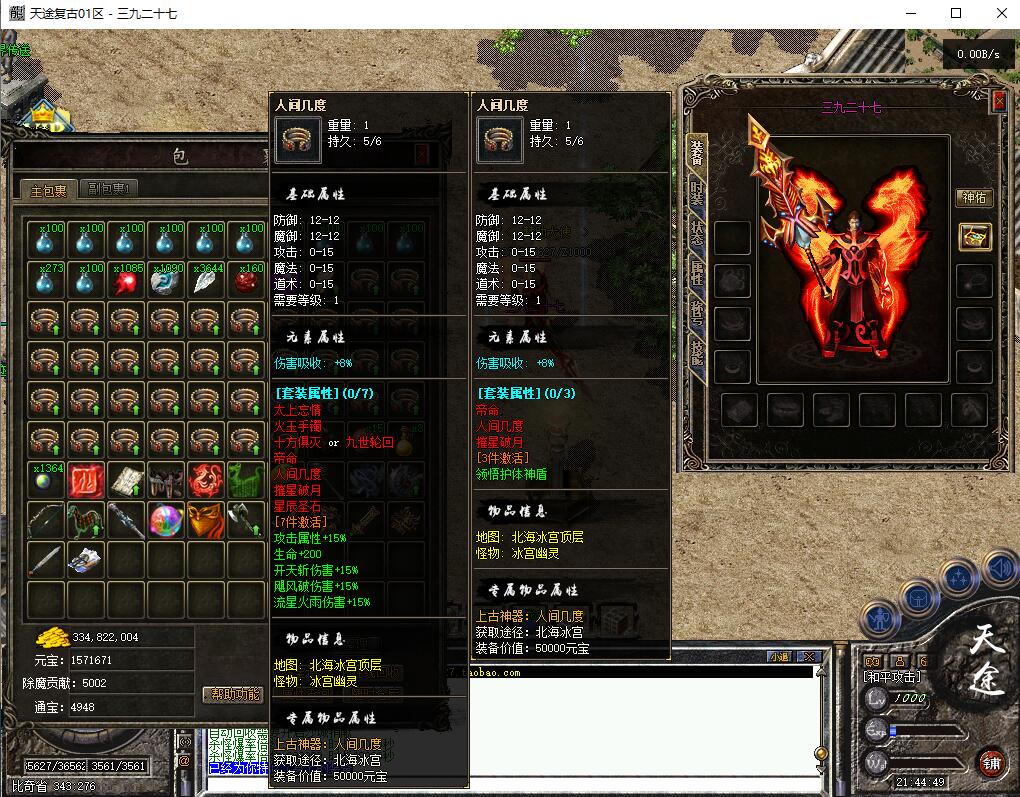Select the 主包裹 main bag tab
The image size is (1020, 797).
tap(48, 189)
